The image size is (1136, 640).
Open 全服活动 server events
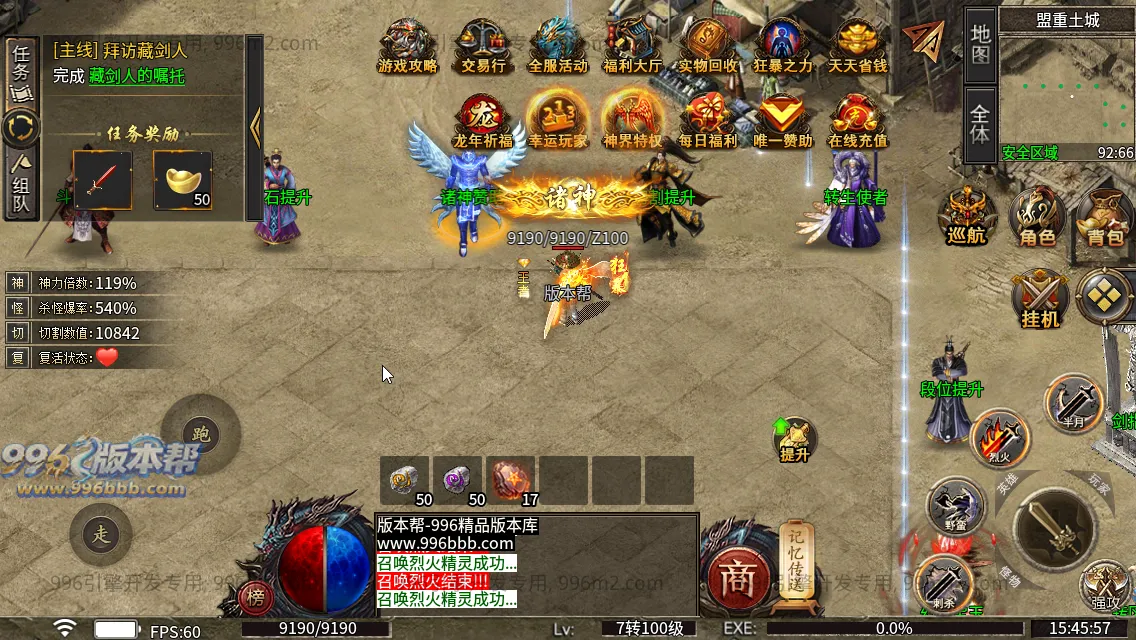click(x=557, y=45)
